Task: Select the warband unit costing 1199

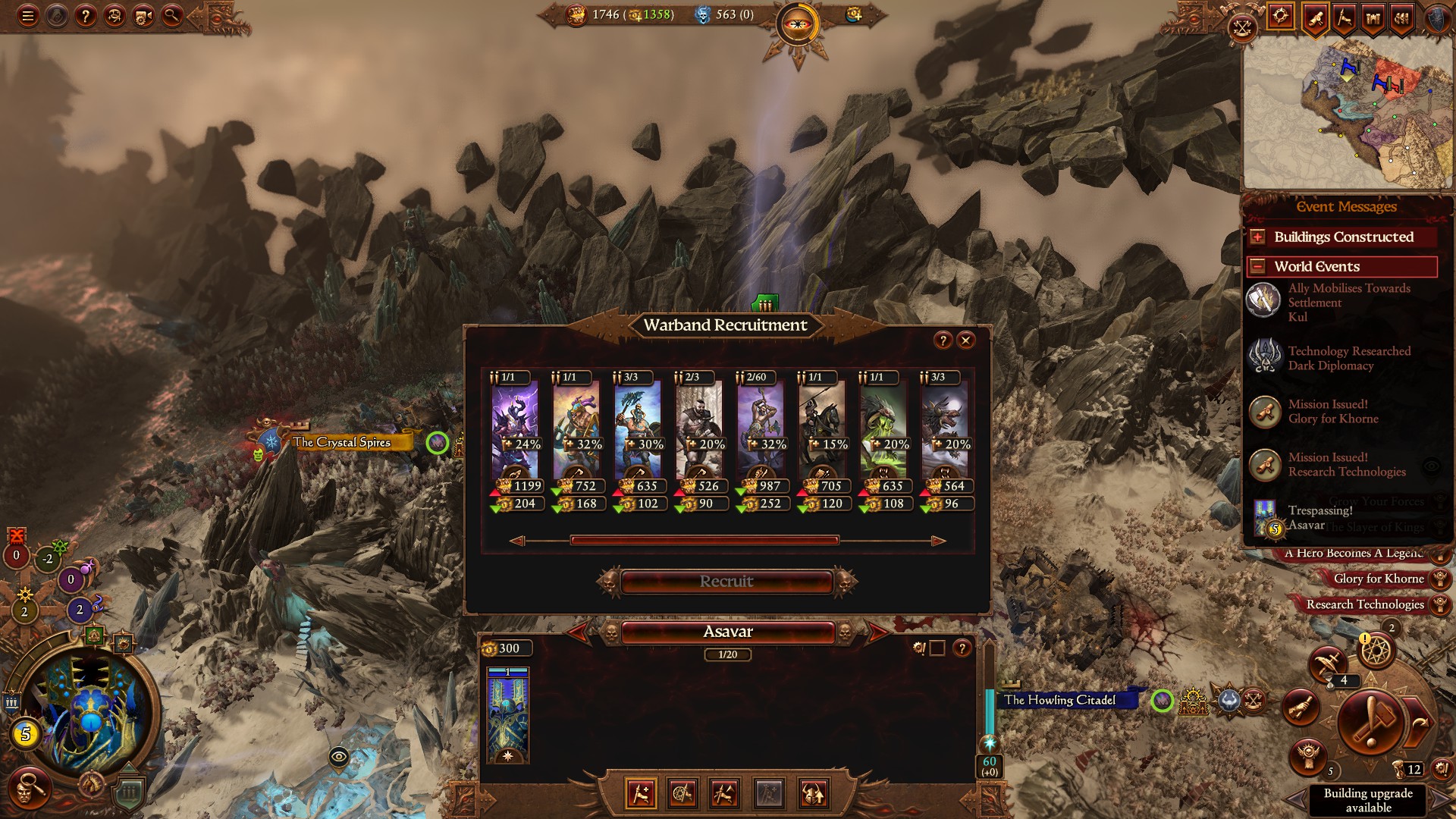Action: (515, 441)
